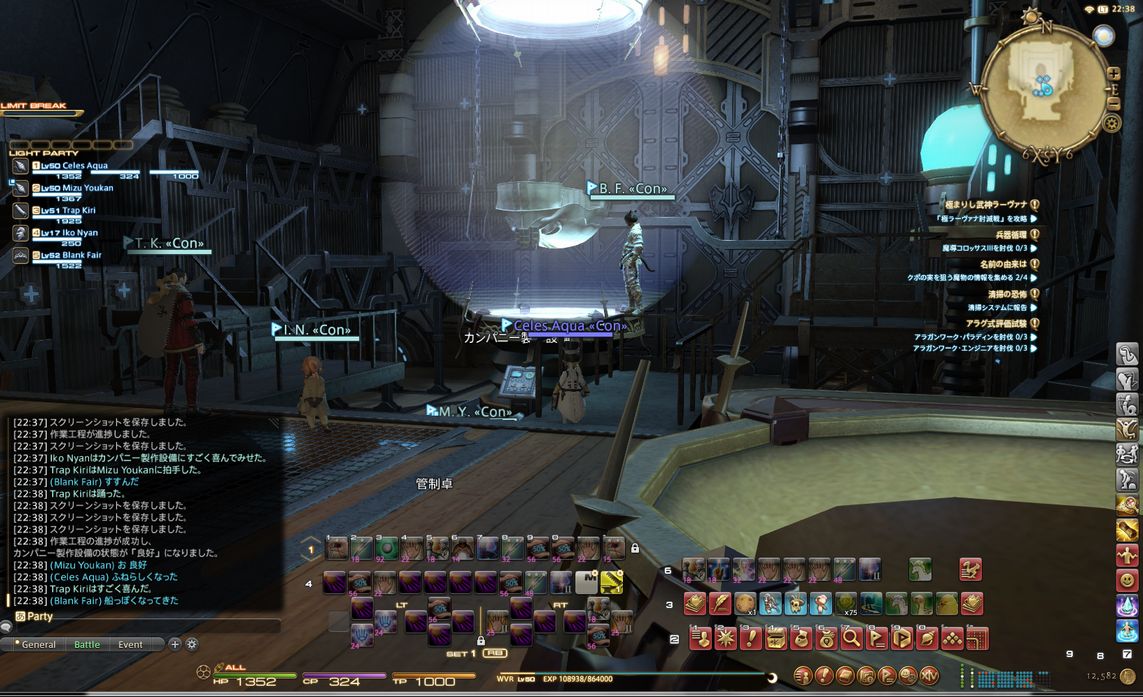
Task: Use the cookie food item slot
Action: tap(745, 604)
